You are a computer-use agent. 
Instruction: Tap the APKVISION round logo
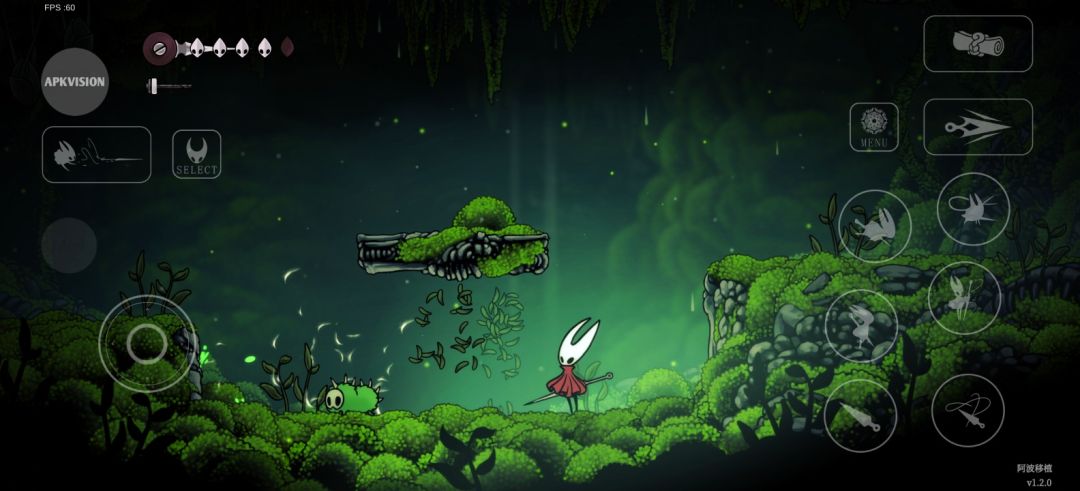pyautogui.click(x=75, y=82)
